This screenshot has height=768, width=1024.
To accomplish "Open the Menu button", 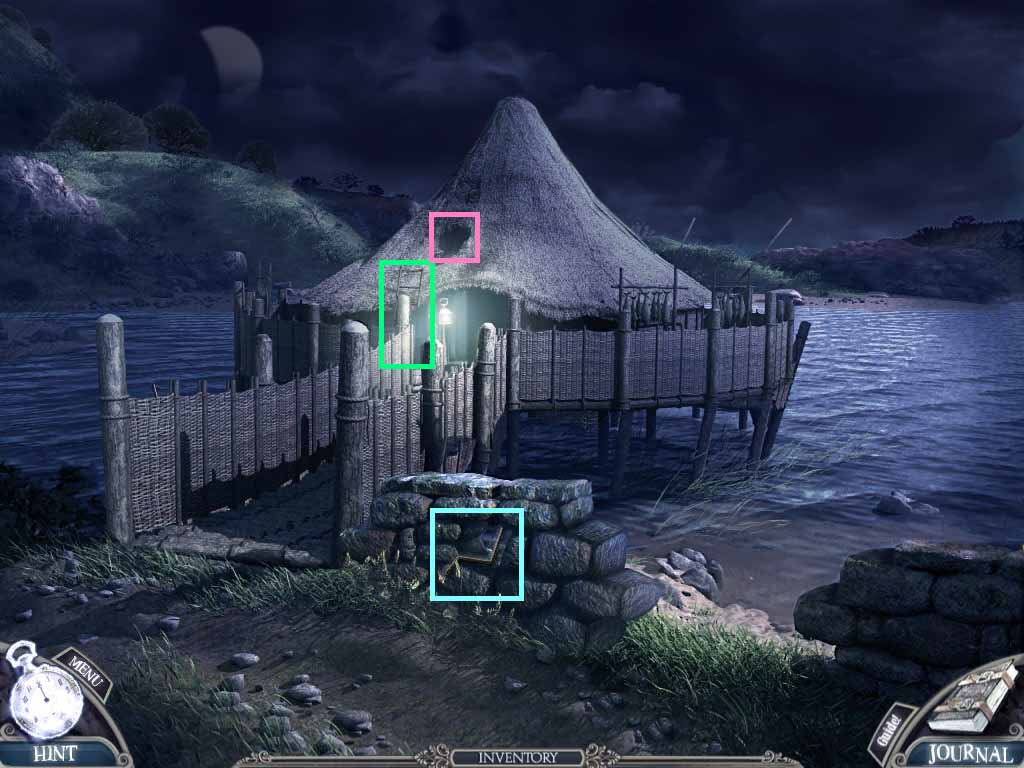I will click(x=86, y=672).
